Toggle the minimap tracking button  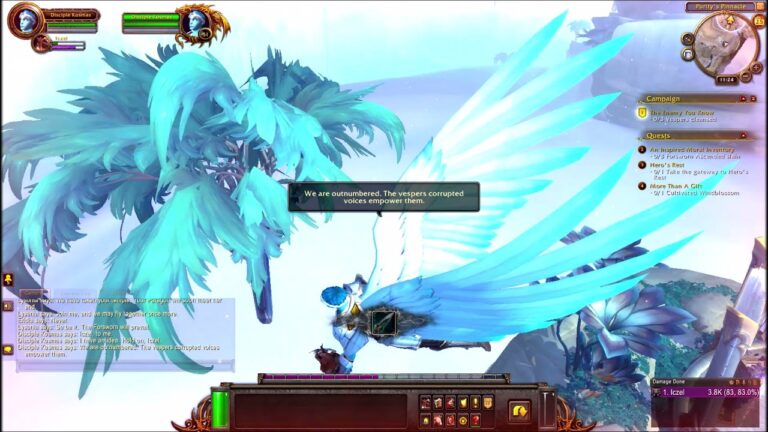(689, 40)
